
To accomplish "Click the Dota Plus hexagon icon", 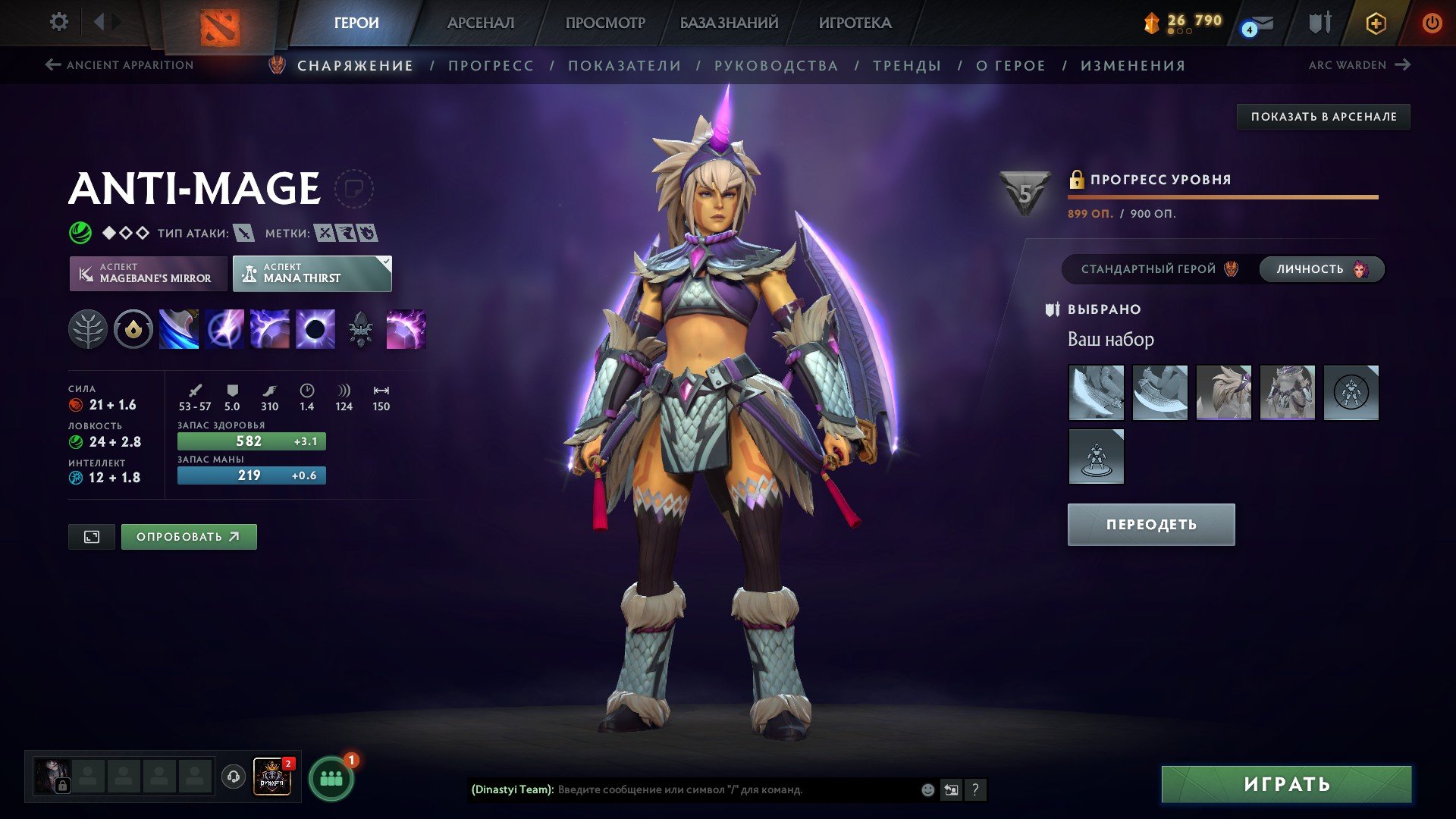I will 1376,23.
